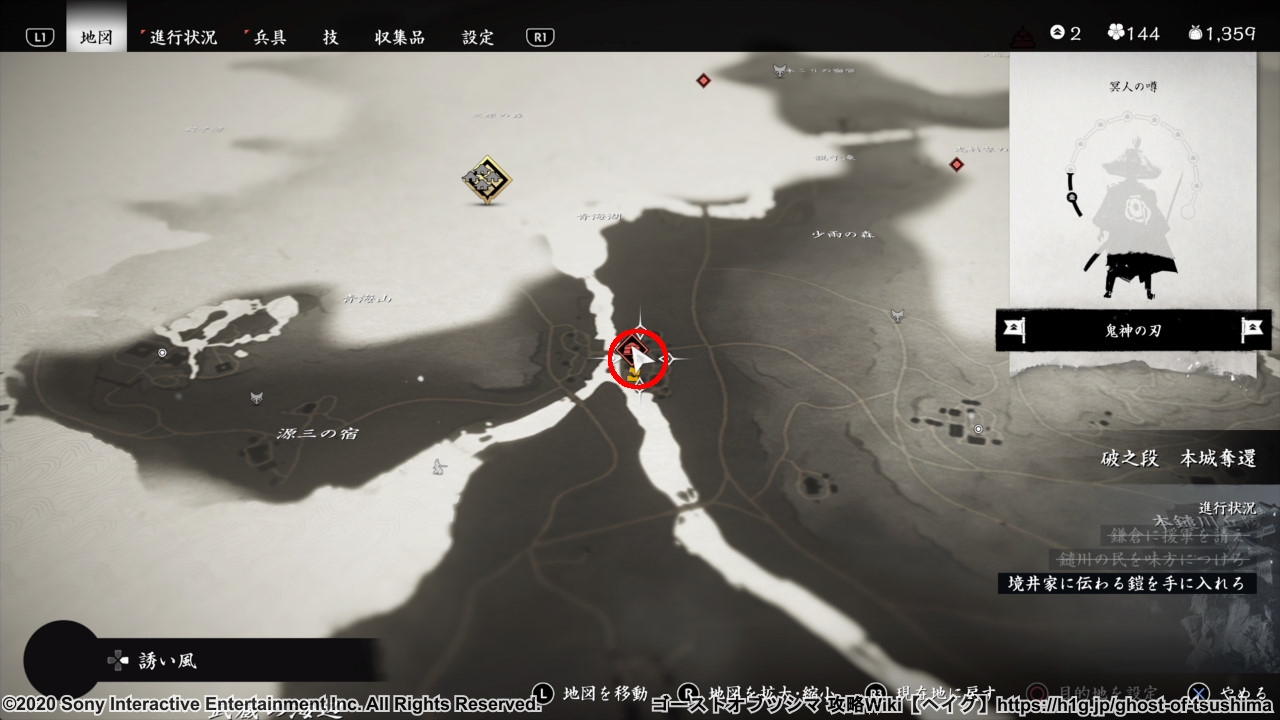
Task: Open the 設定 settings tab
Action: tap(478, 37)
